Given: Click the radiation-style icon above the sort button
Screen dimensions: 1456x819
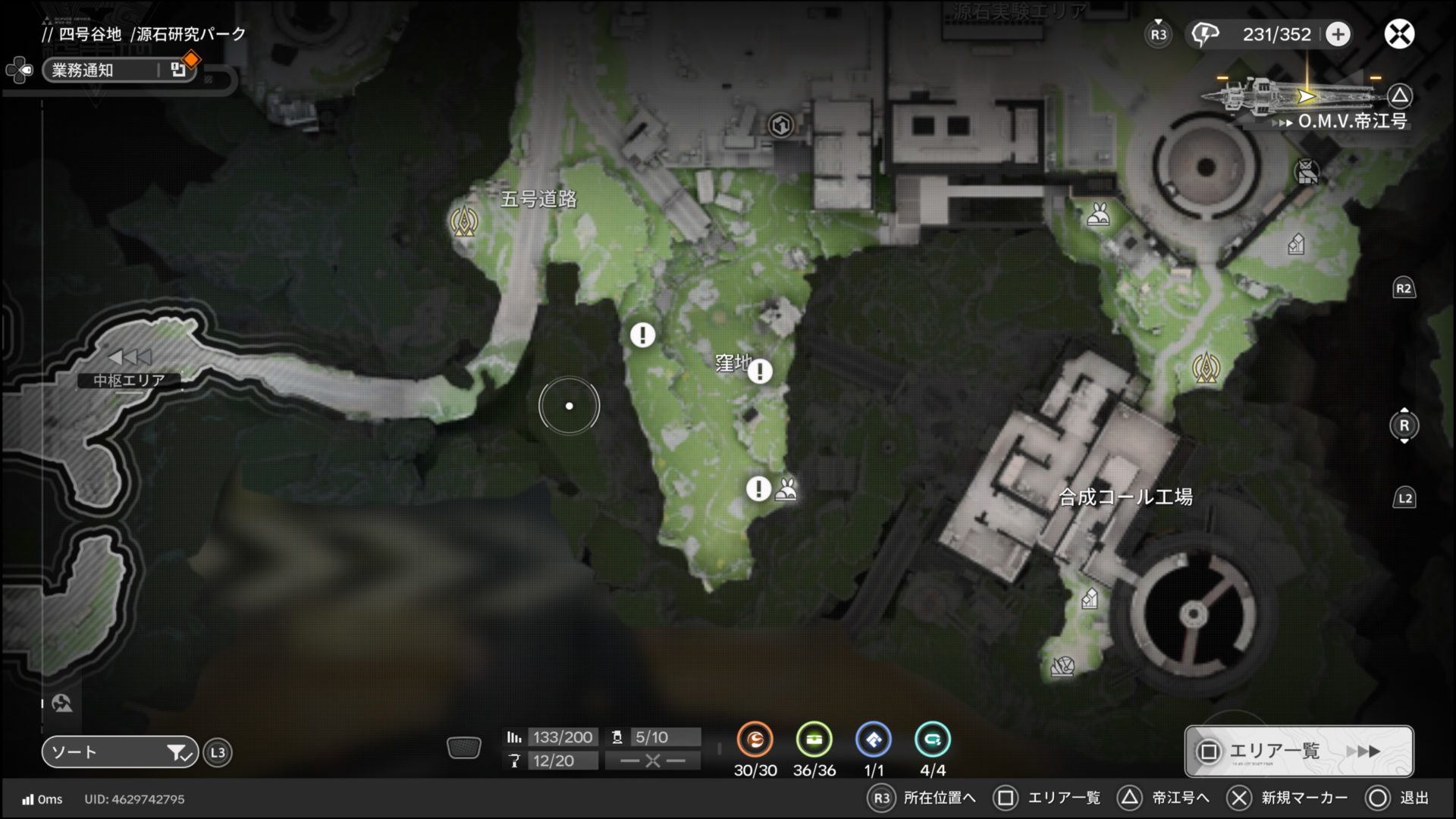Looking at the screenshot, I should click(x=62, y=703).
